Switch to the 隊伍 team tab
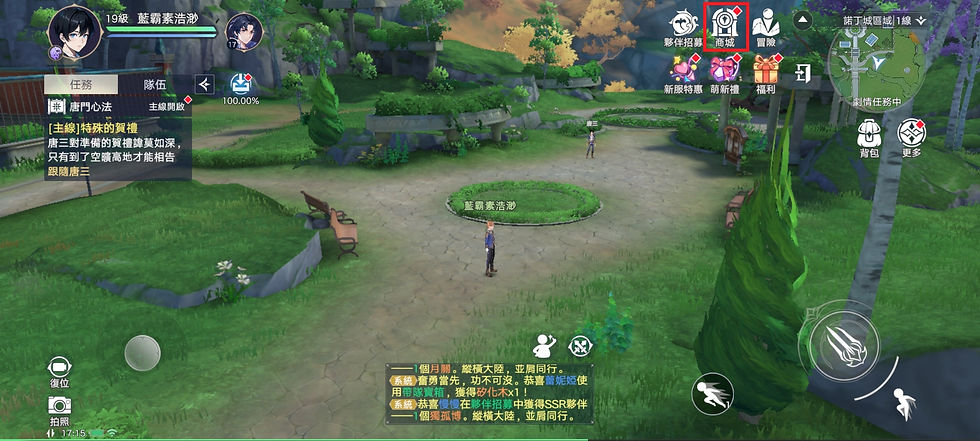The width and height of the screenshot is (980, 441). pos(155,85)
